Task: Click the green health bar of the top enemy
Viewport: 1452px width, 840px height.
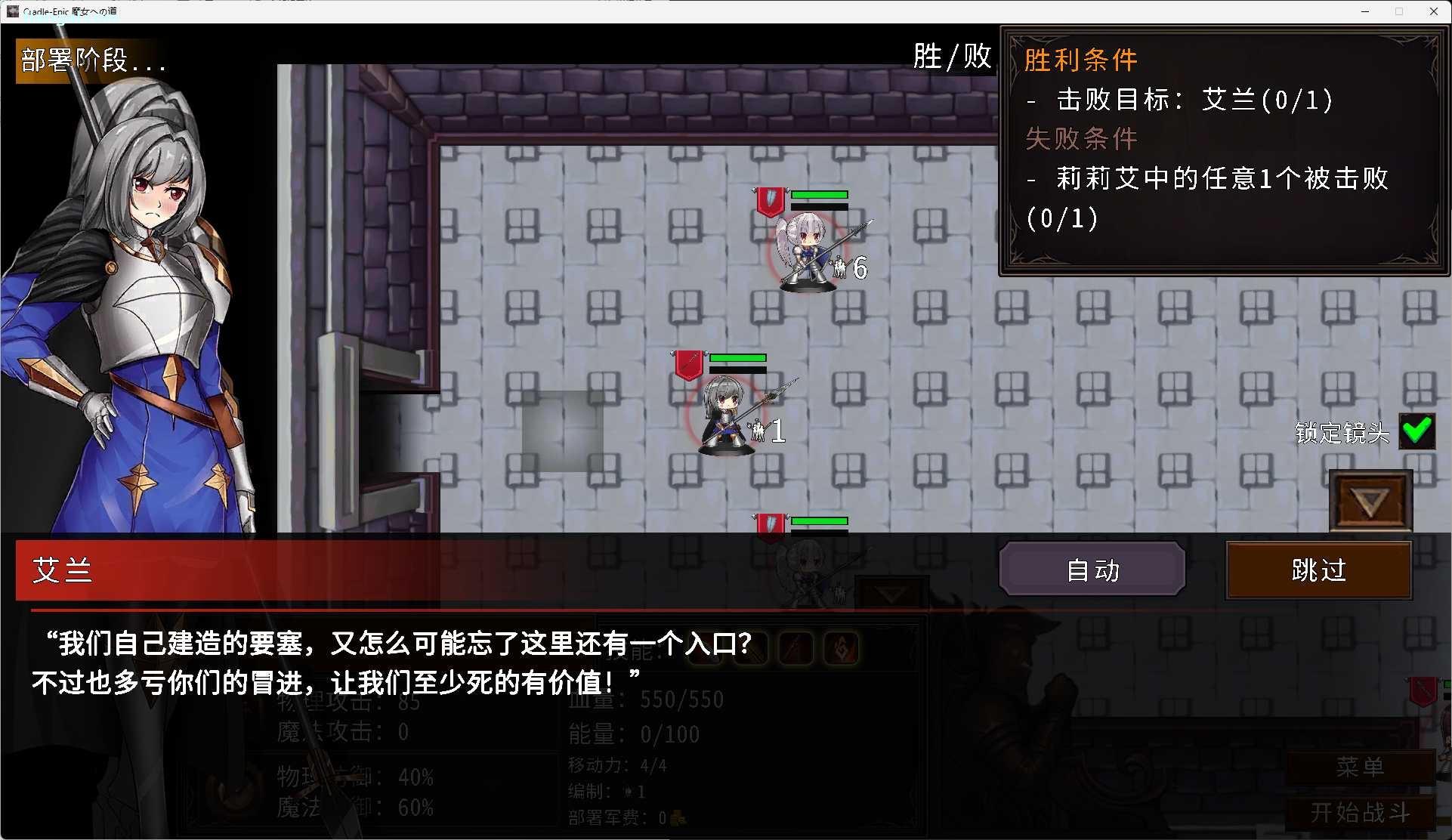Action: click(820, 195)
